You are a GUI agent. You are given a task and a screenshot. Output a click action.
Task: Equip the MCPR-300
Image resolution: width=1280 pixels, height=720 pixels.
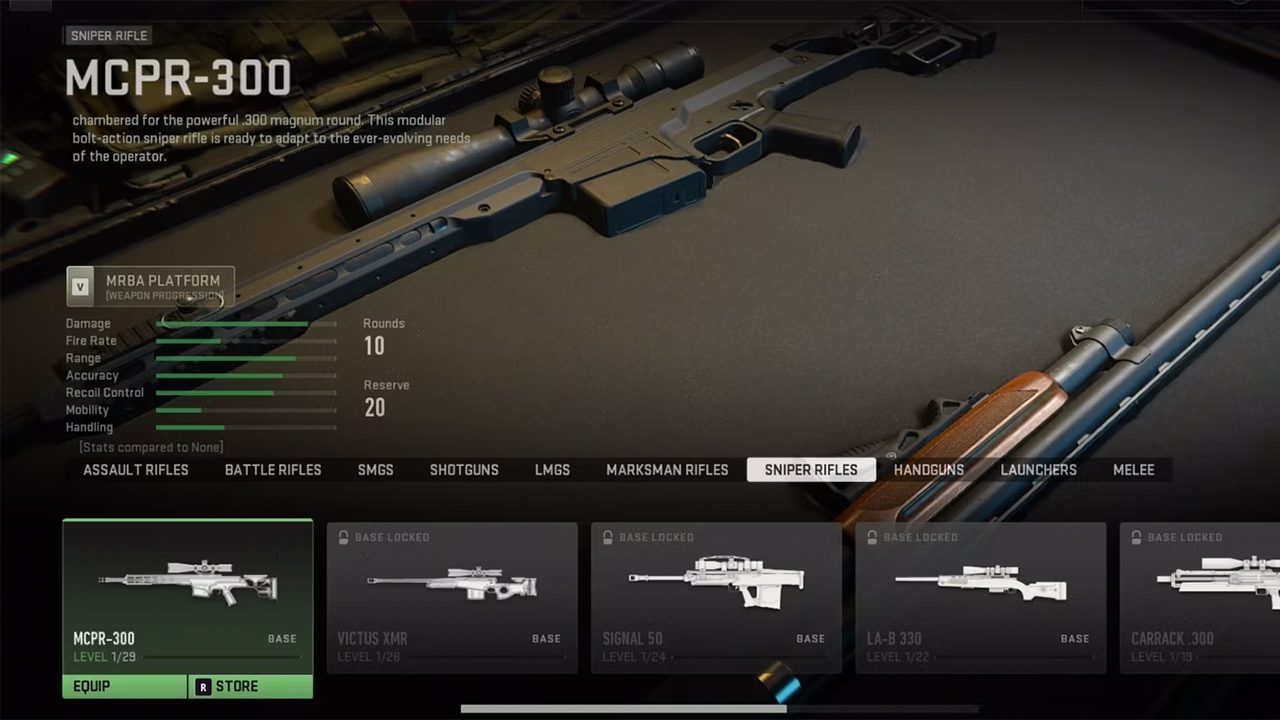click(x=124, y=687)
